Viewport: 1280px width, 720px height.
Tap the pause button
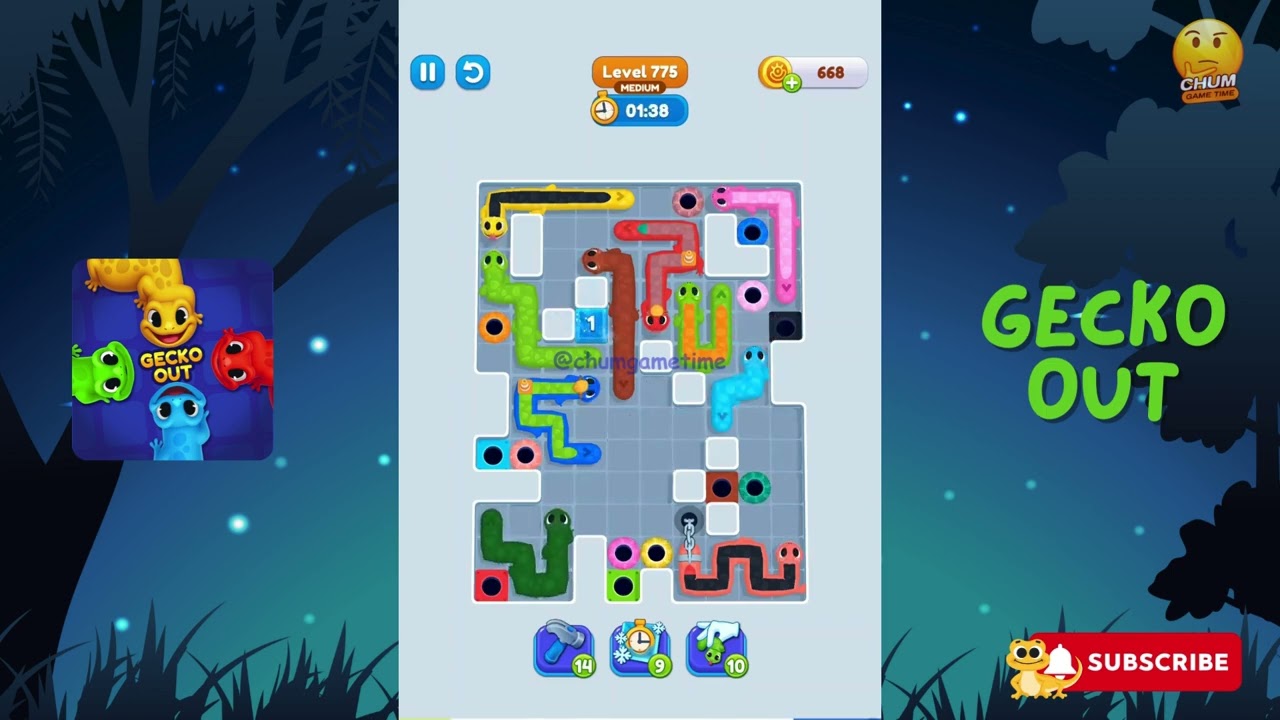coord(427,73)
